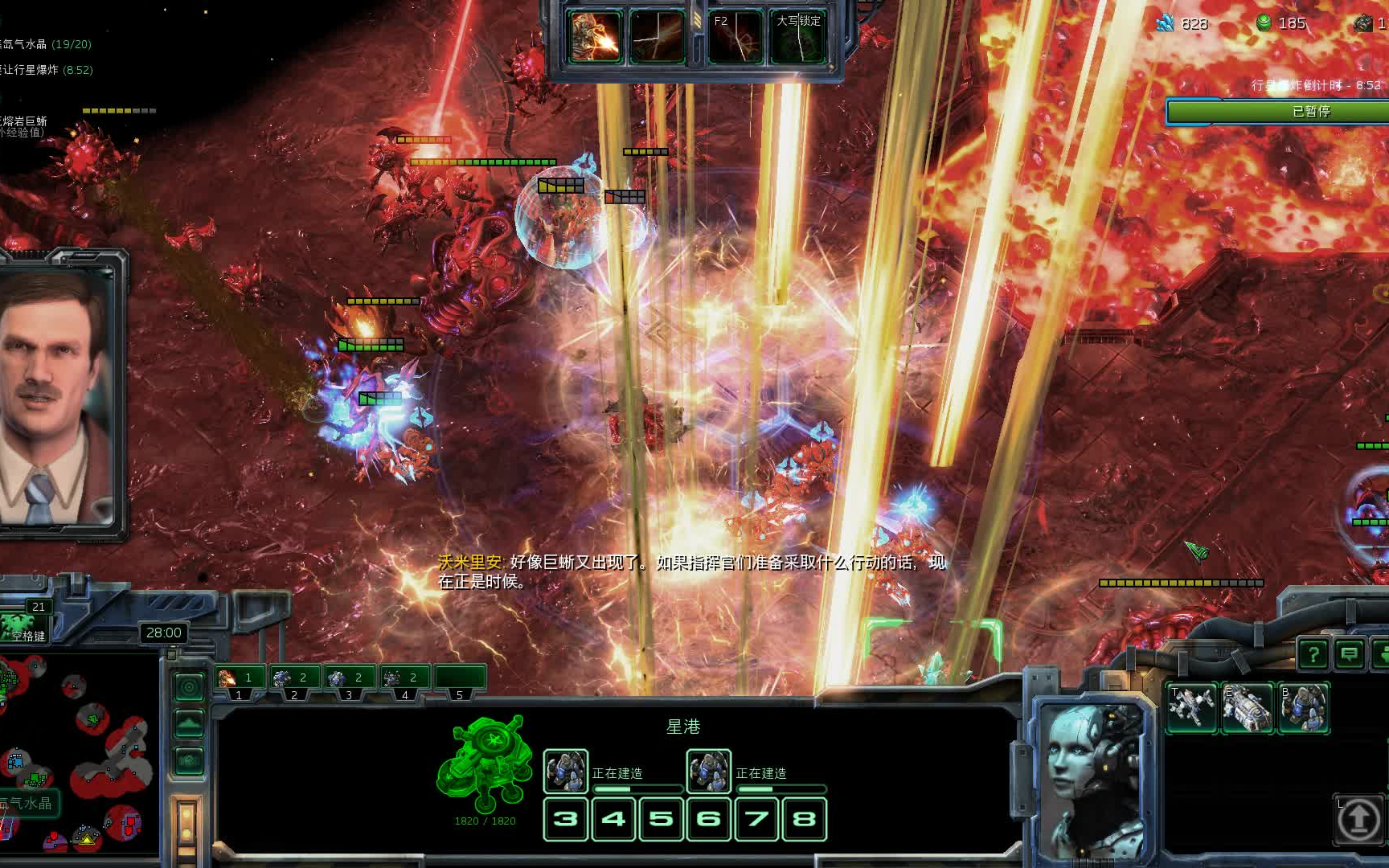Select the F2 commander ability icon
The width and height of the screenshot is (1389, 868).
(735, 36)
